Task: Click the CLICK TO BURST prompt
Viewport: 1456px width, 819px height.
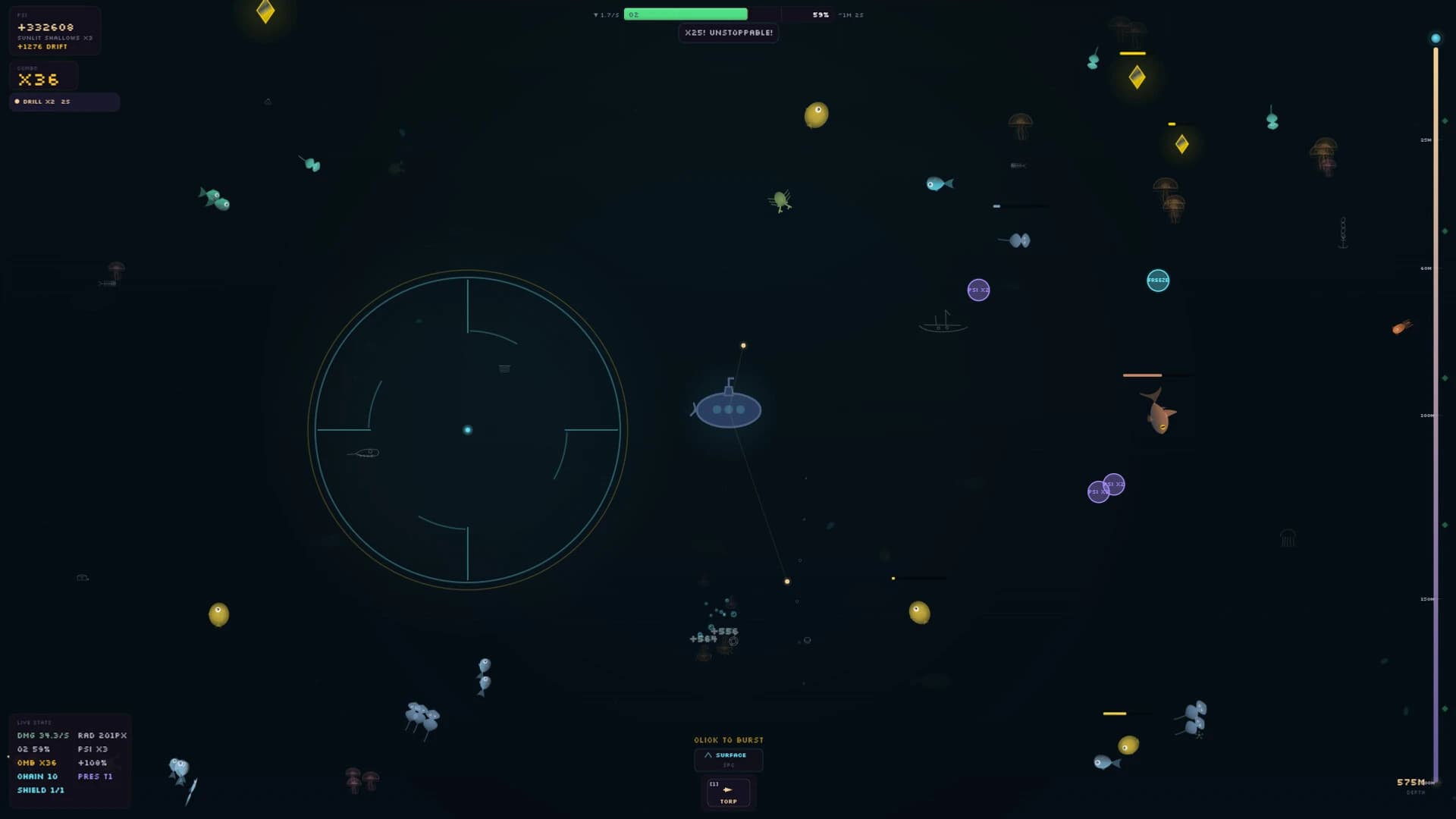Action: (728, 740)
